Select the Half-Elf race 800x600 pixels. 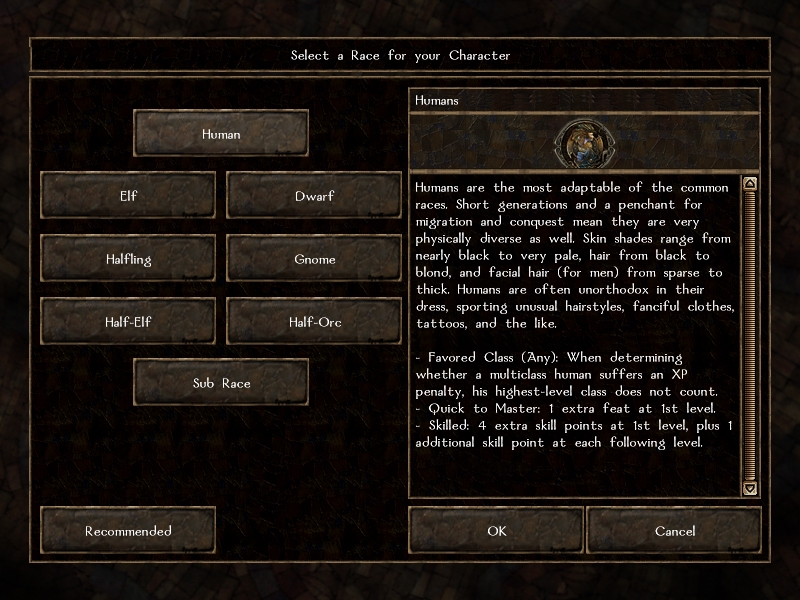[x=128, y=322]
